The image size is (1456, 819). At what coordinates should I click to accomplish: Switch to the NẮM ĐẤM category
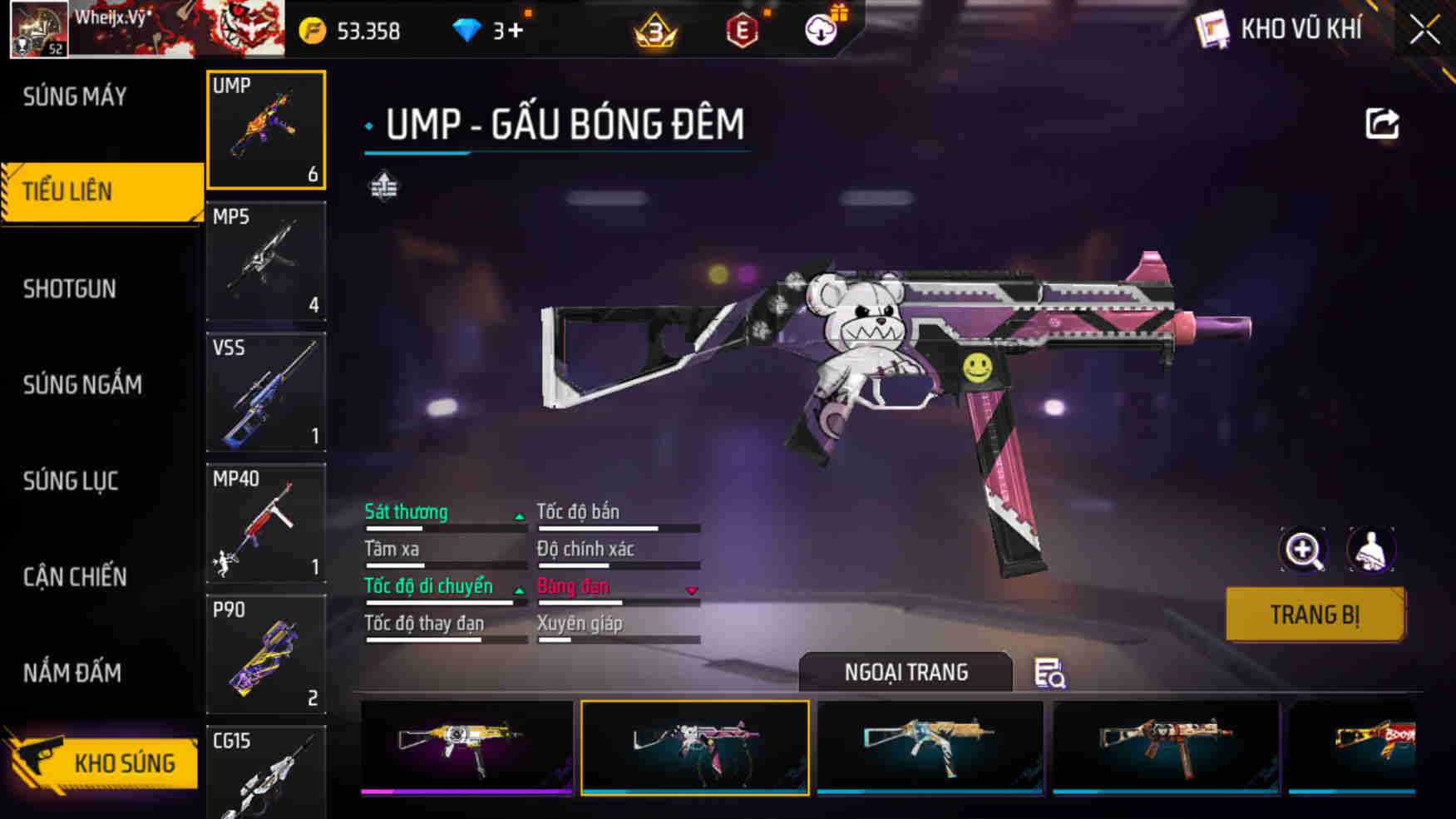72,673
